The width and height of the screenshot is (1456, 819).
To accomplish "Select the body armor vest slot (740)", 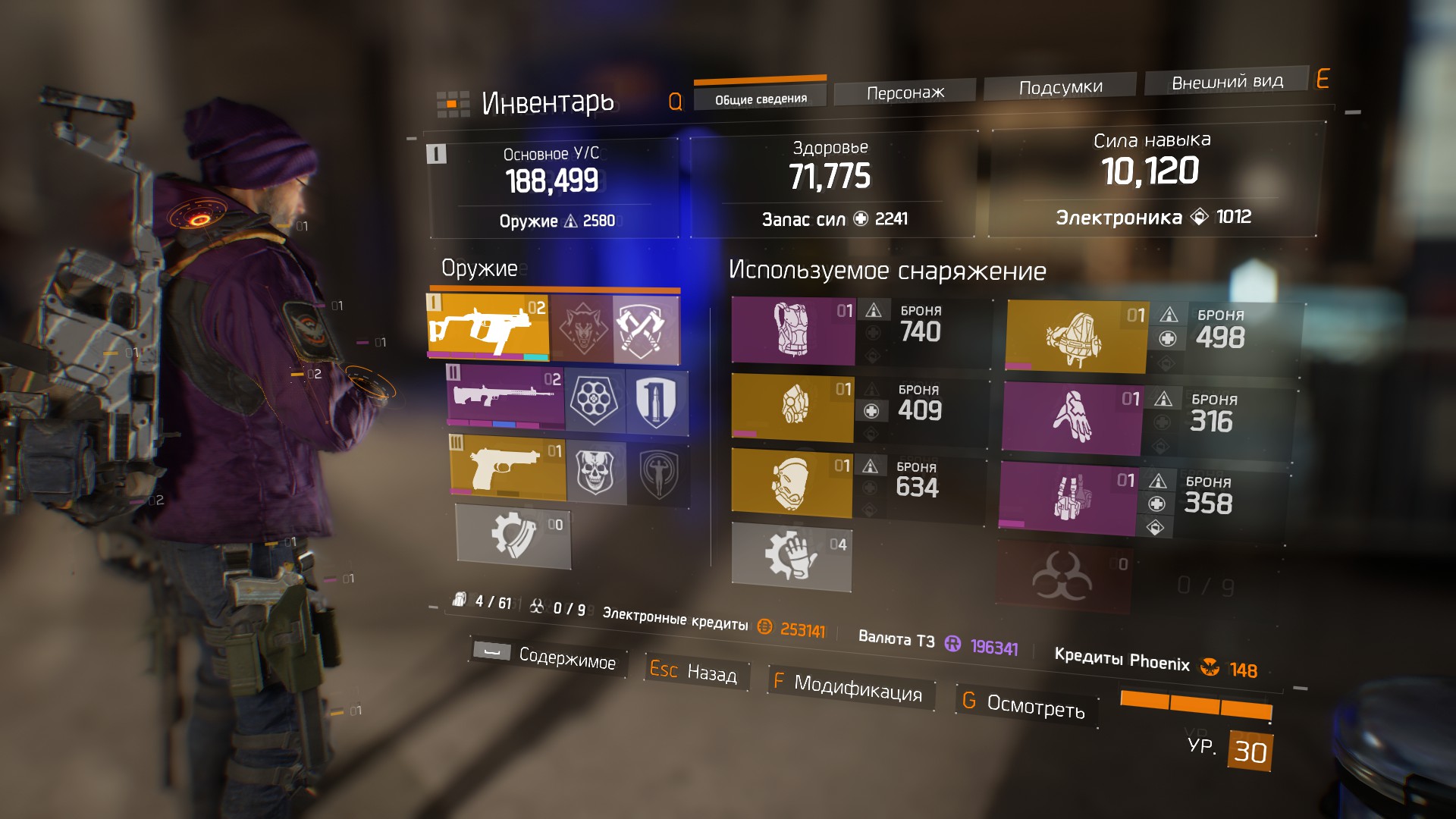I will [792, 331].
